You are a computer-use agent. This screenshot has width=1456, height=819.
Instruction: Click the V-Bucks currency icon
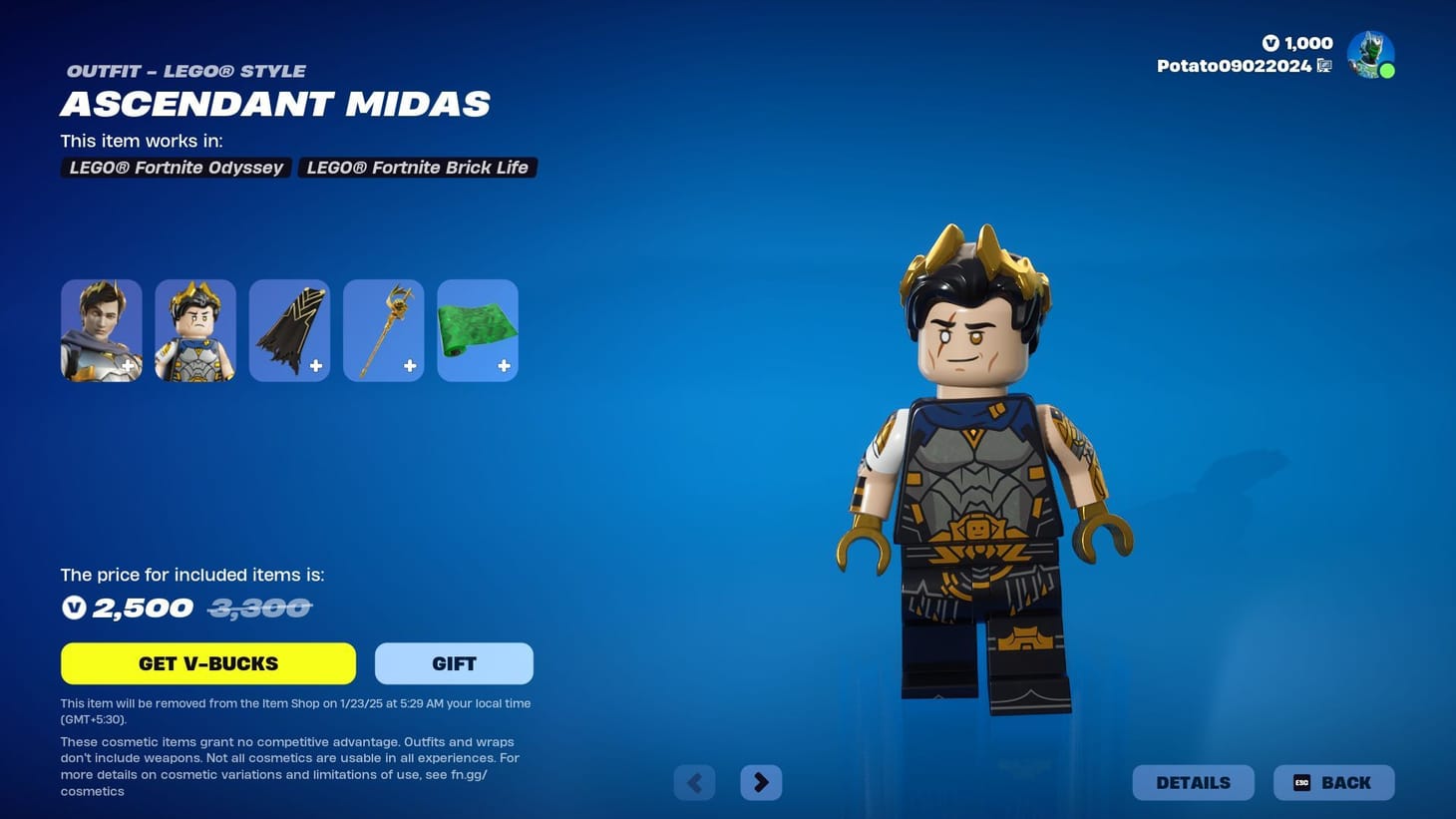click(x=1269, y=43)
